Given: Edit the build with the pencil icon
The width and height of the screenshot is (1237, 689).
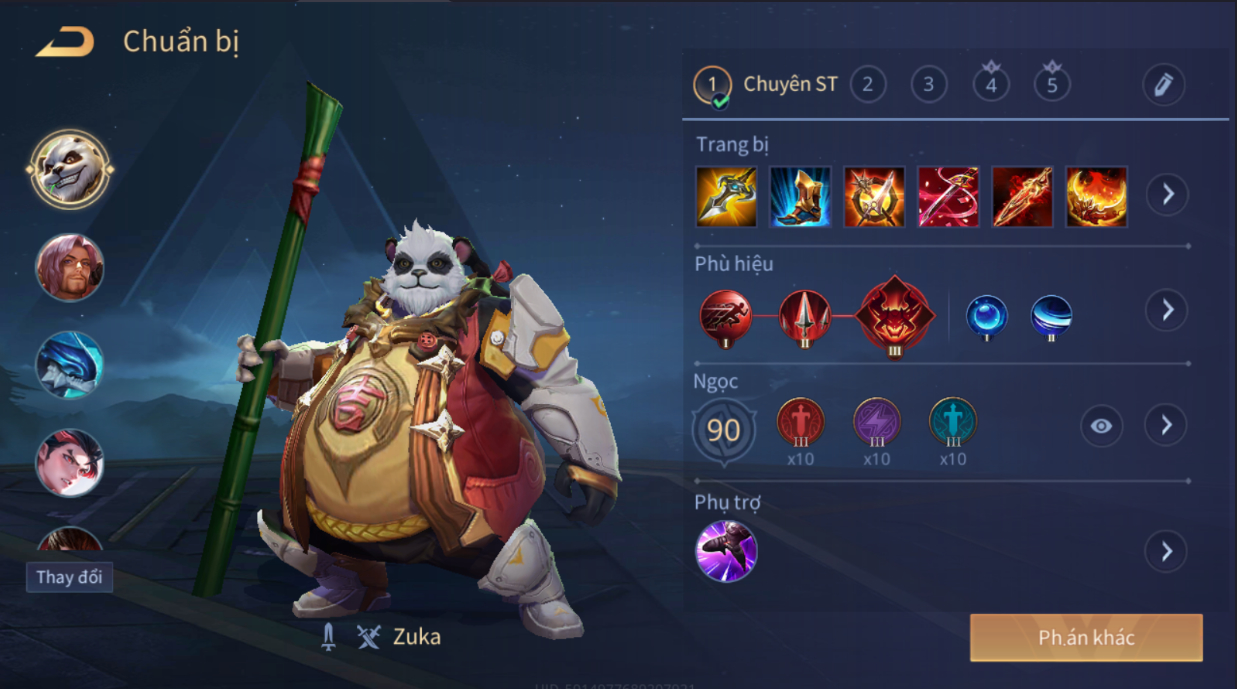Looking at the screenshot, I should tap(1163, 85).
